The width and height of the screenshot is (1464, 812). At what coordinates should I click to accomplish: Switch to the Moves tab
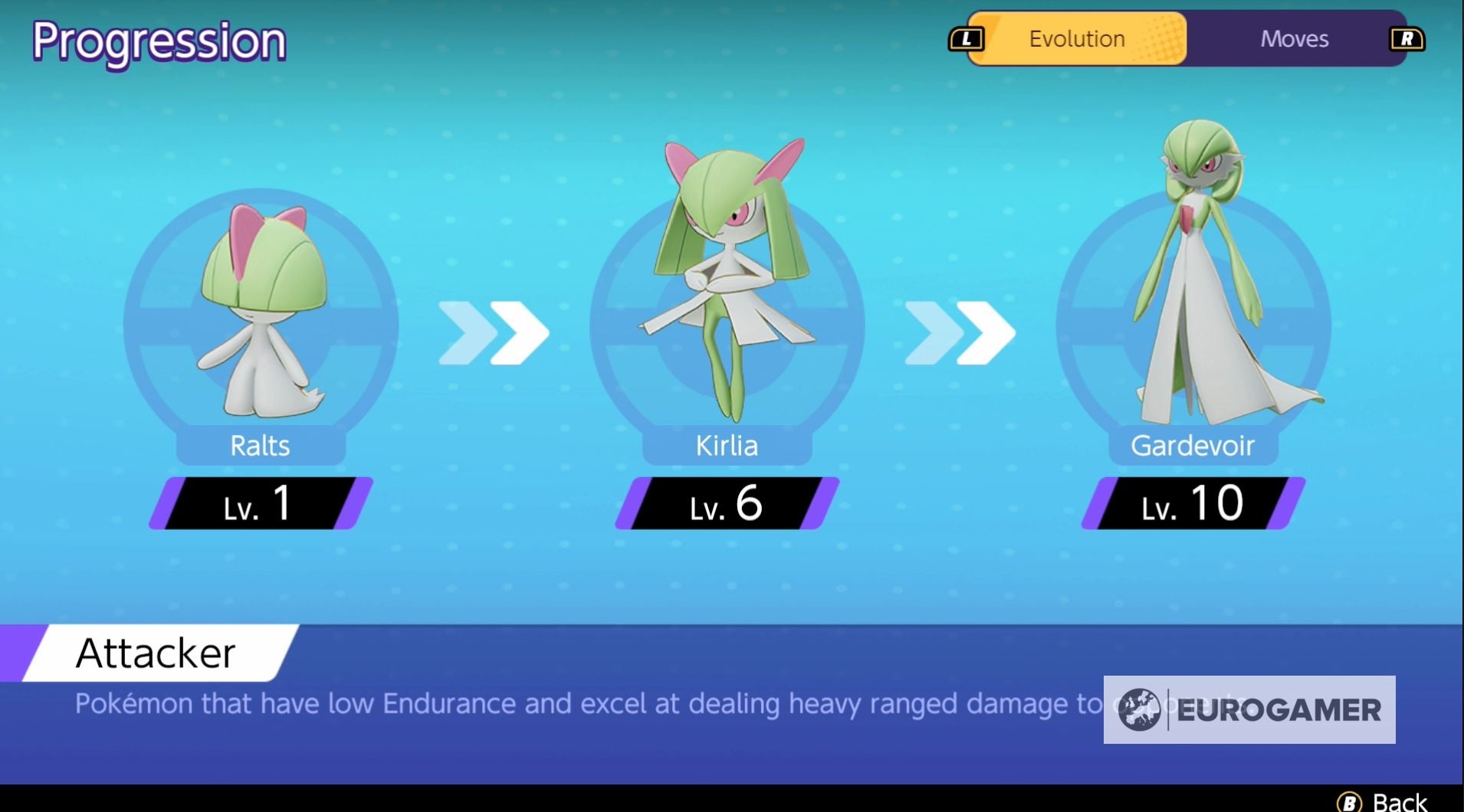[1293, 38]
